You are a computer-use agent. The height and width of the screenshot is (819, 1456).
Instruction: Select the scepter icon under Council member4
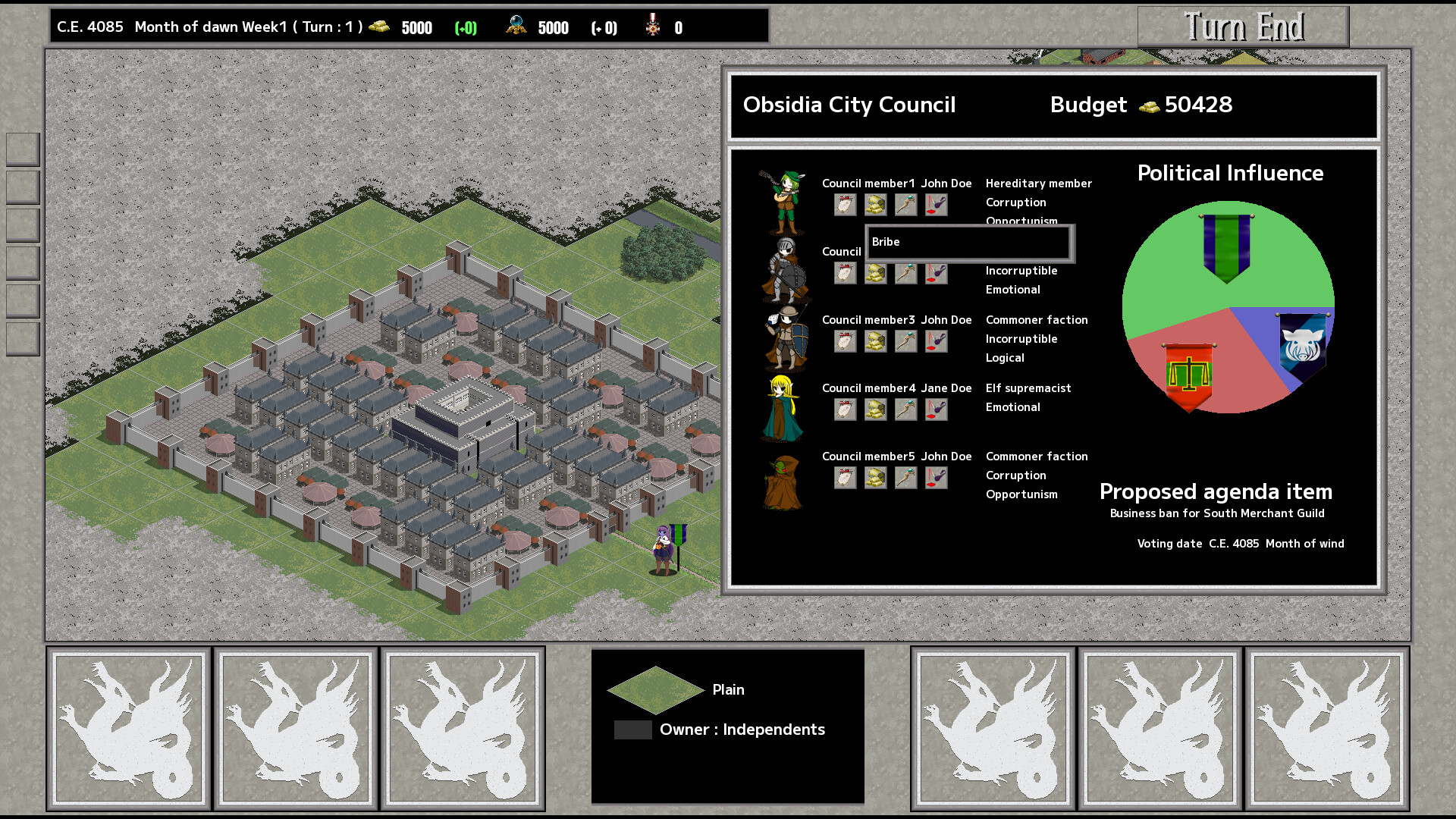905,409
